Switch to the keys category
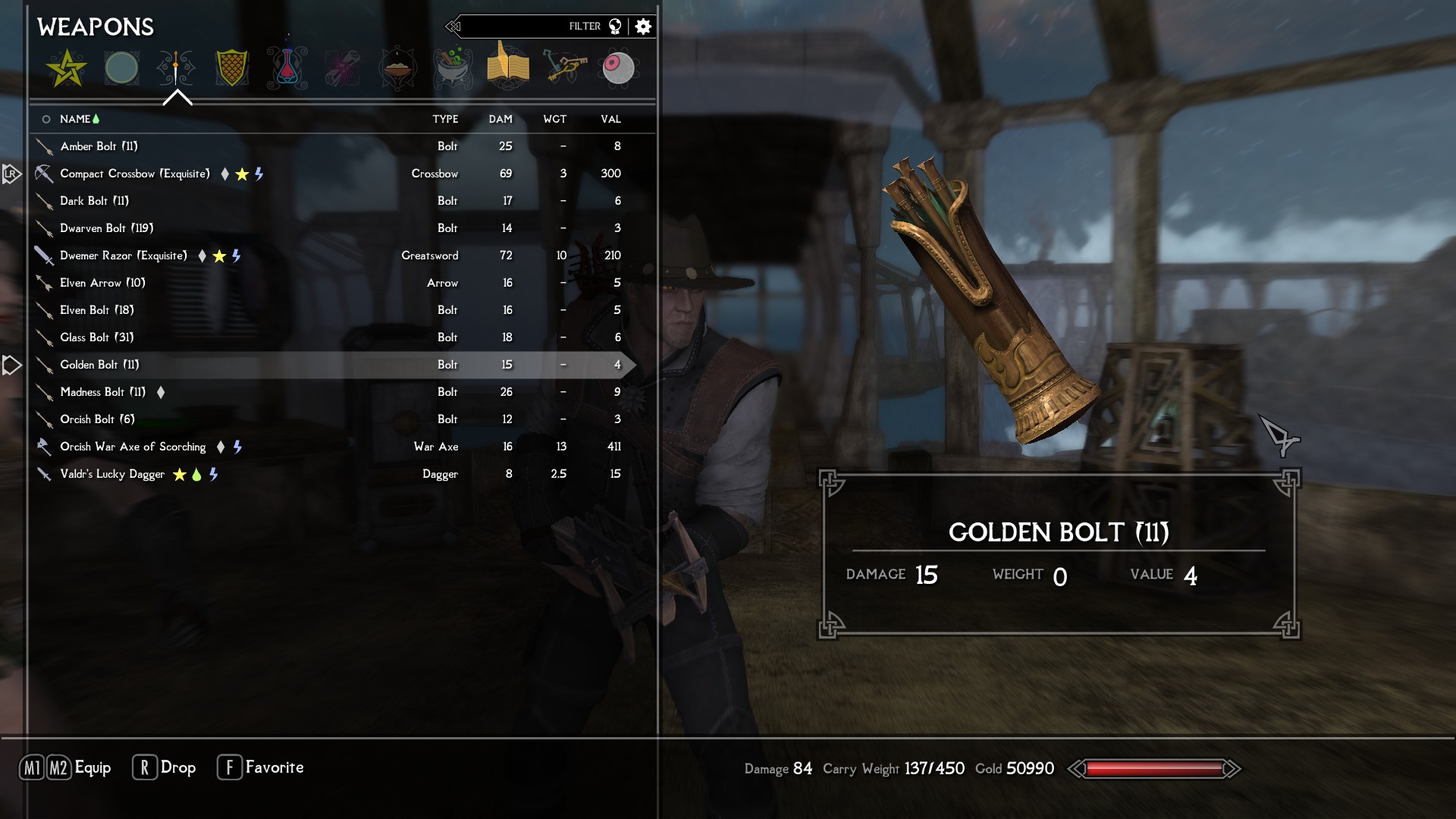This screenshot has width=1456, height=819. click(563, 67)
